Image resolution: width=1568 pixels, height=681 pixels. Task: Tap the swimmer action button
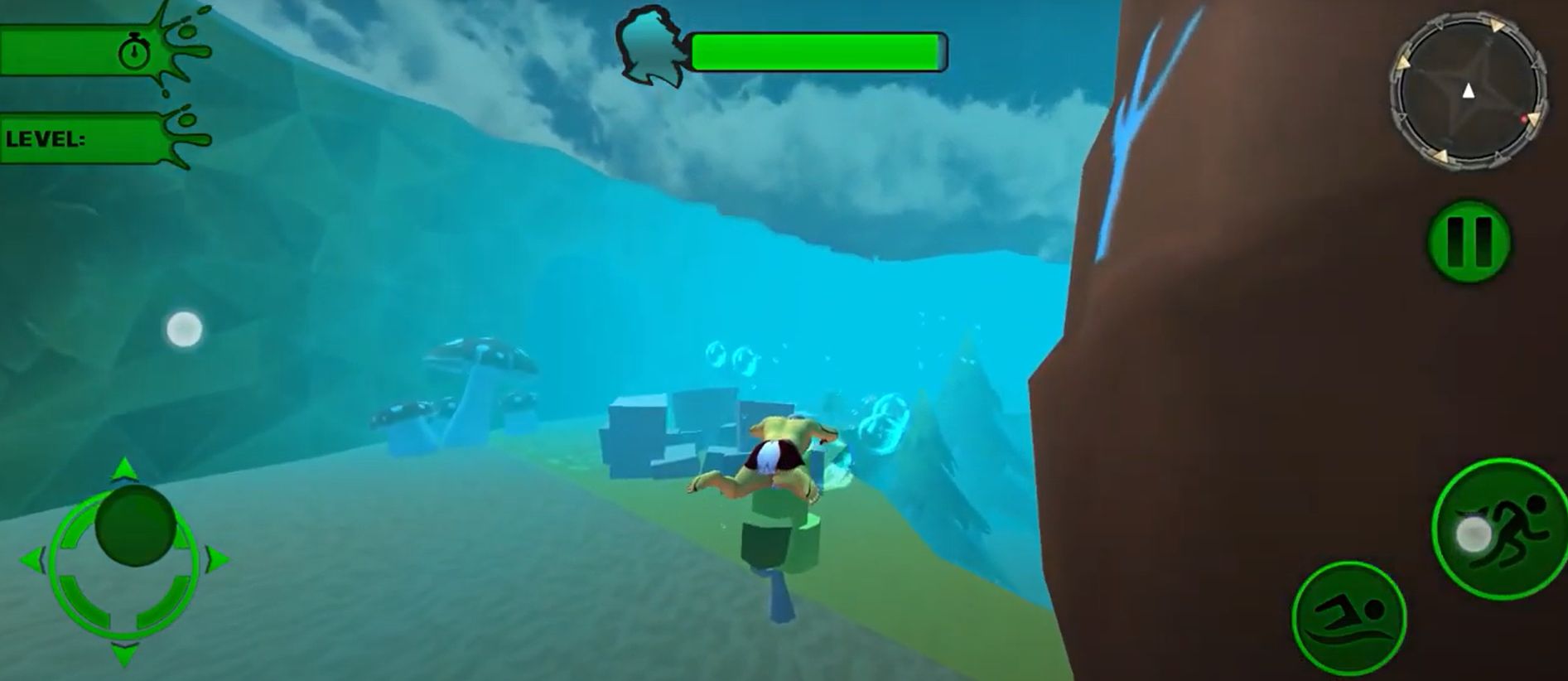[1348, 617]
